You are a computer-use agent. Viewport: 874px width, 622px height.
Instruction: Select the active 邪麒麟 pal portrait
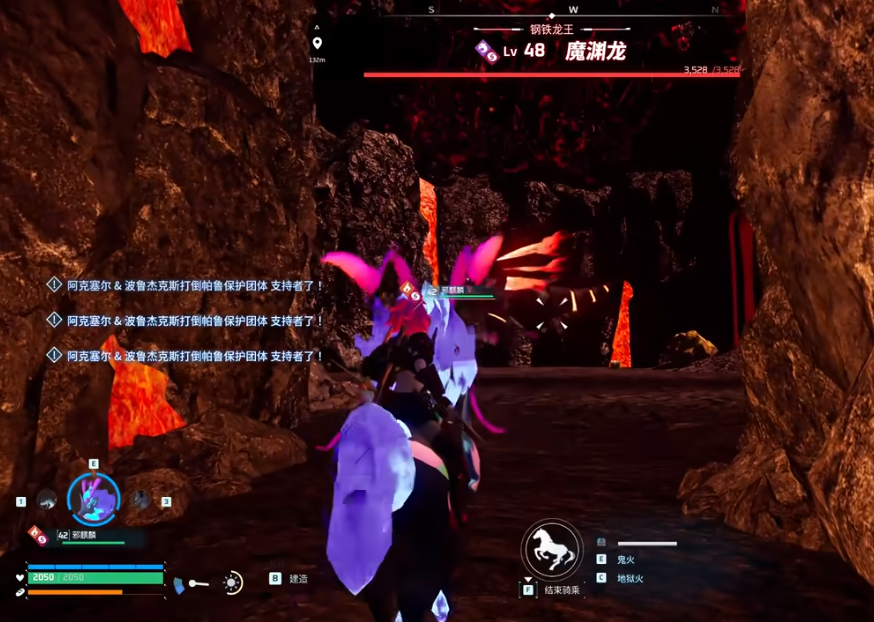tap(93, 499)
